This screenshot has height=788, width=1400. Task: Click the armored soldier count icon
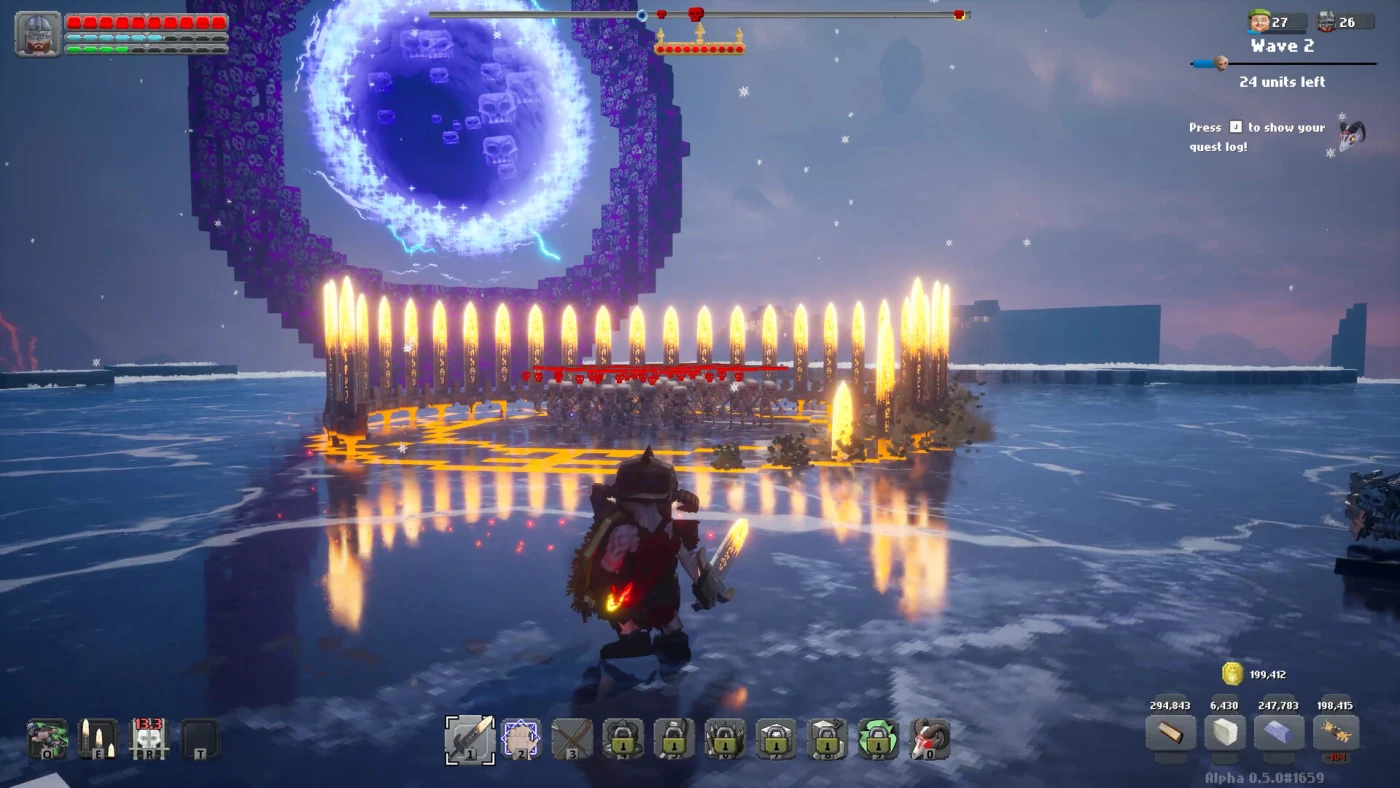(x=1326, y=22)
